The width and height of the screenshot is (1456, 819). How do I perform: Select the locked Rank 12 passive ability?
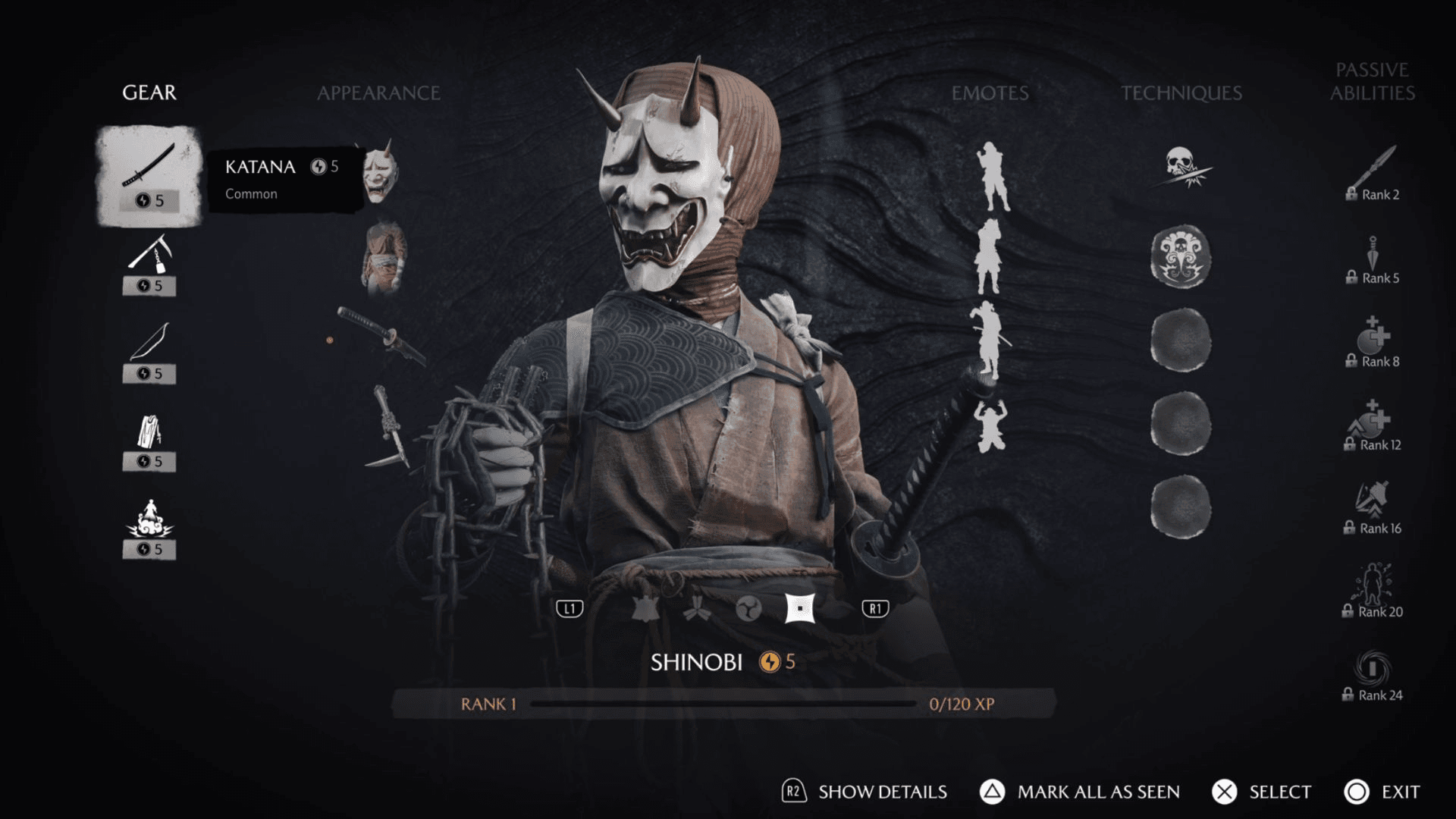pos(1373,425)
